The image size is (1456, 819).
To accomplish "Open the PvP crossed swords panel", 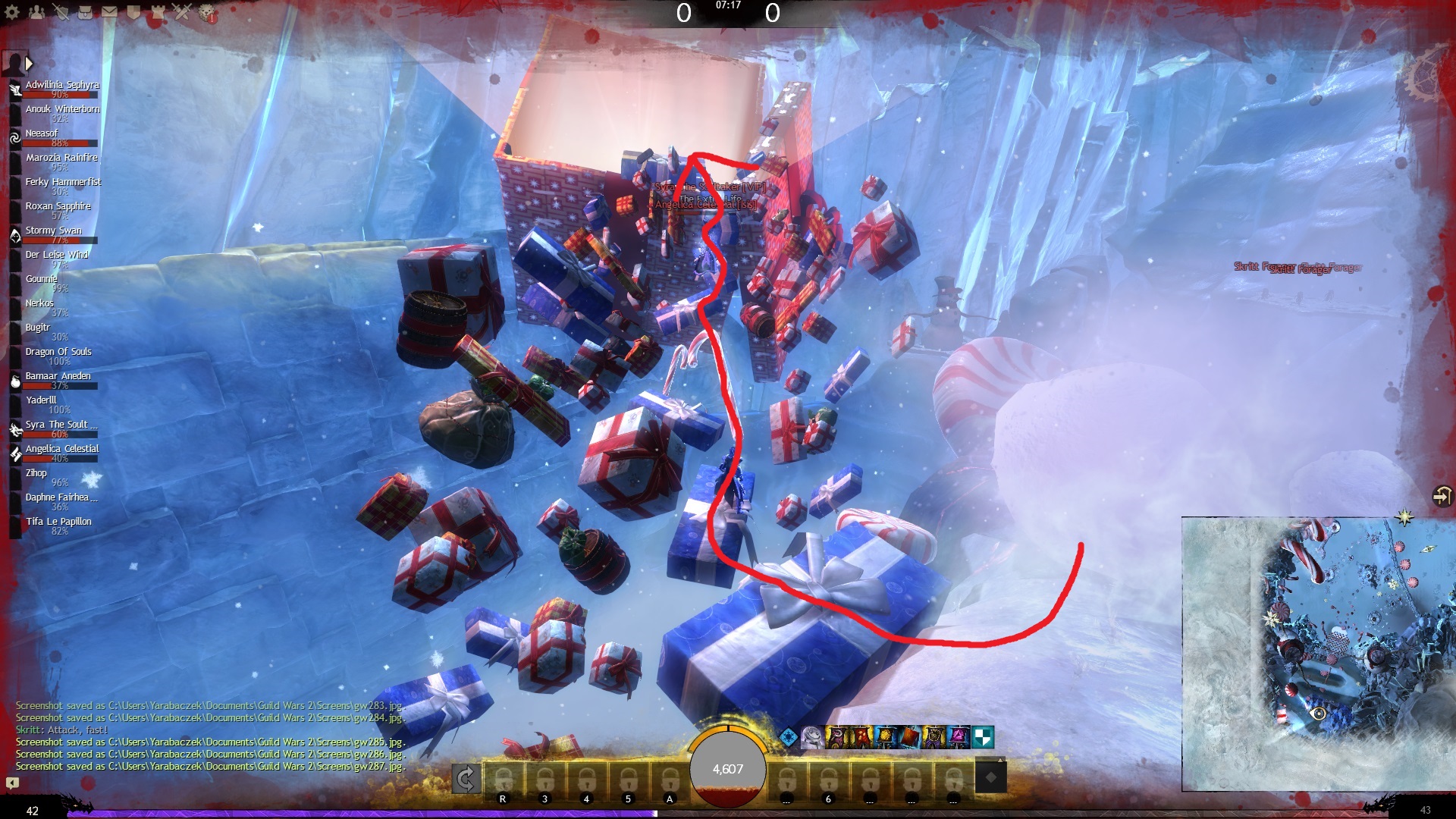I will coord(182,12).
